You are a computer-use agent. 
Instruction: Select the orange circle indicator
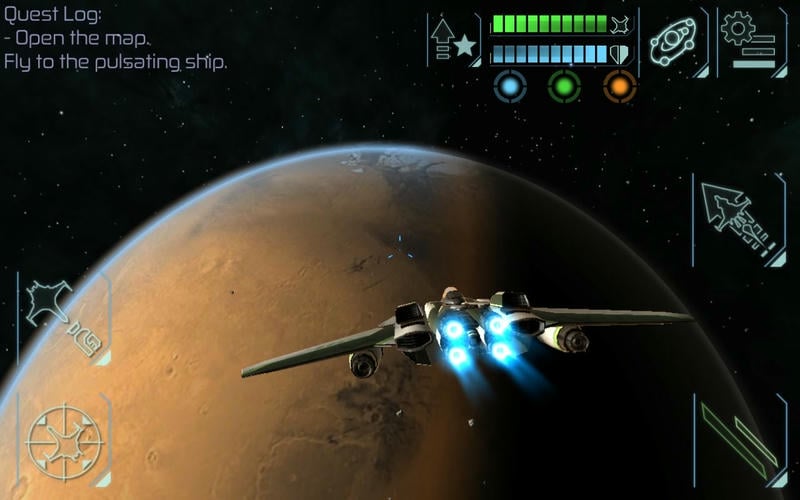pos(620,86)
